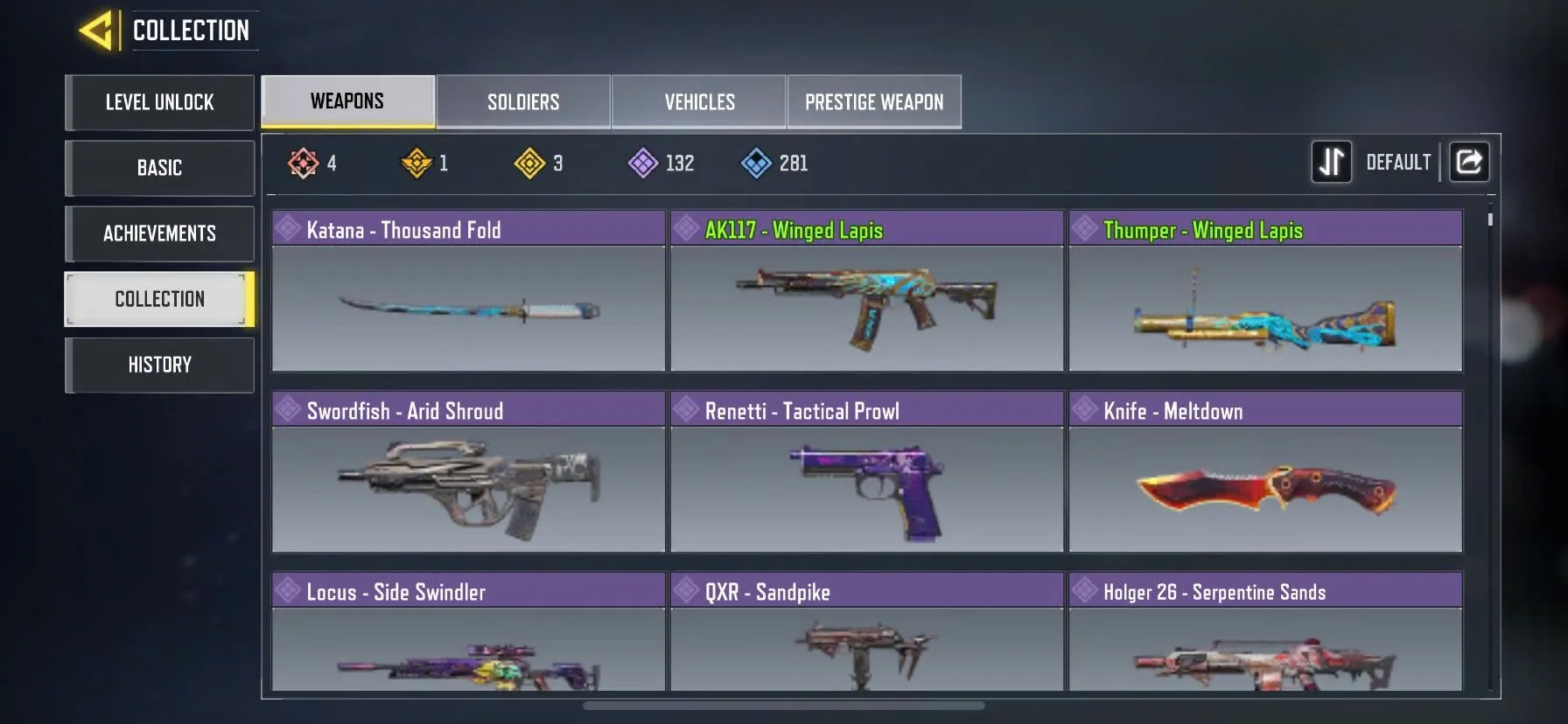Select the Katana - Thousand Fold thumbnail
Viewport: 1568px width, 724px height.
tap(468, 308)
